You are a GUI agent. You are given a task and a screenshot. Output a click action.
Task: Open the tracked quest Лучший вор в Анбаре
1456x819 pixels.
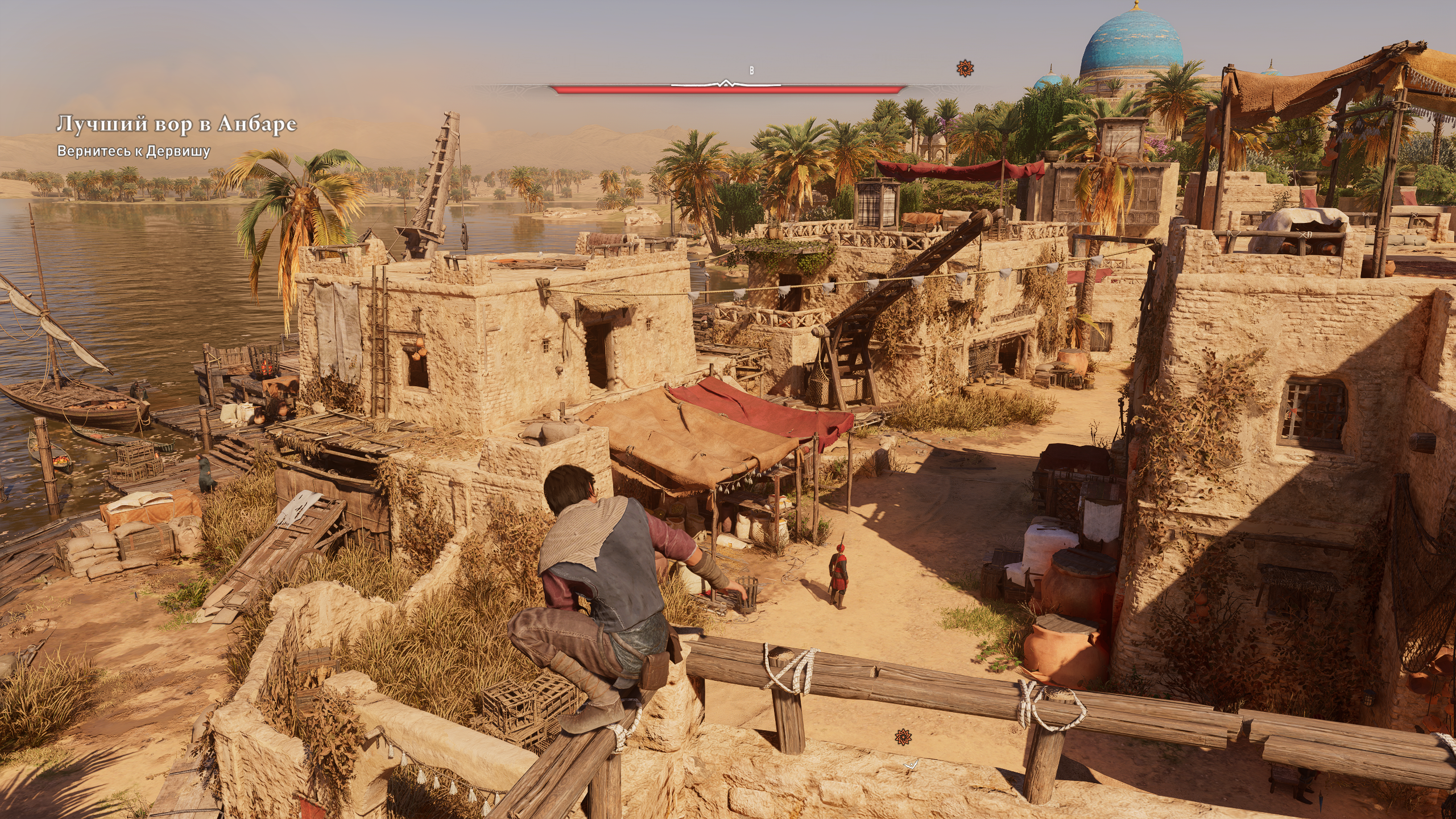point(176,124)
